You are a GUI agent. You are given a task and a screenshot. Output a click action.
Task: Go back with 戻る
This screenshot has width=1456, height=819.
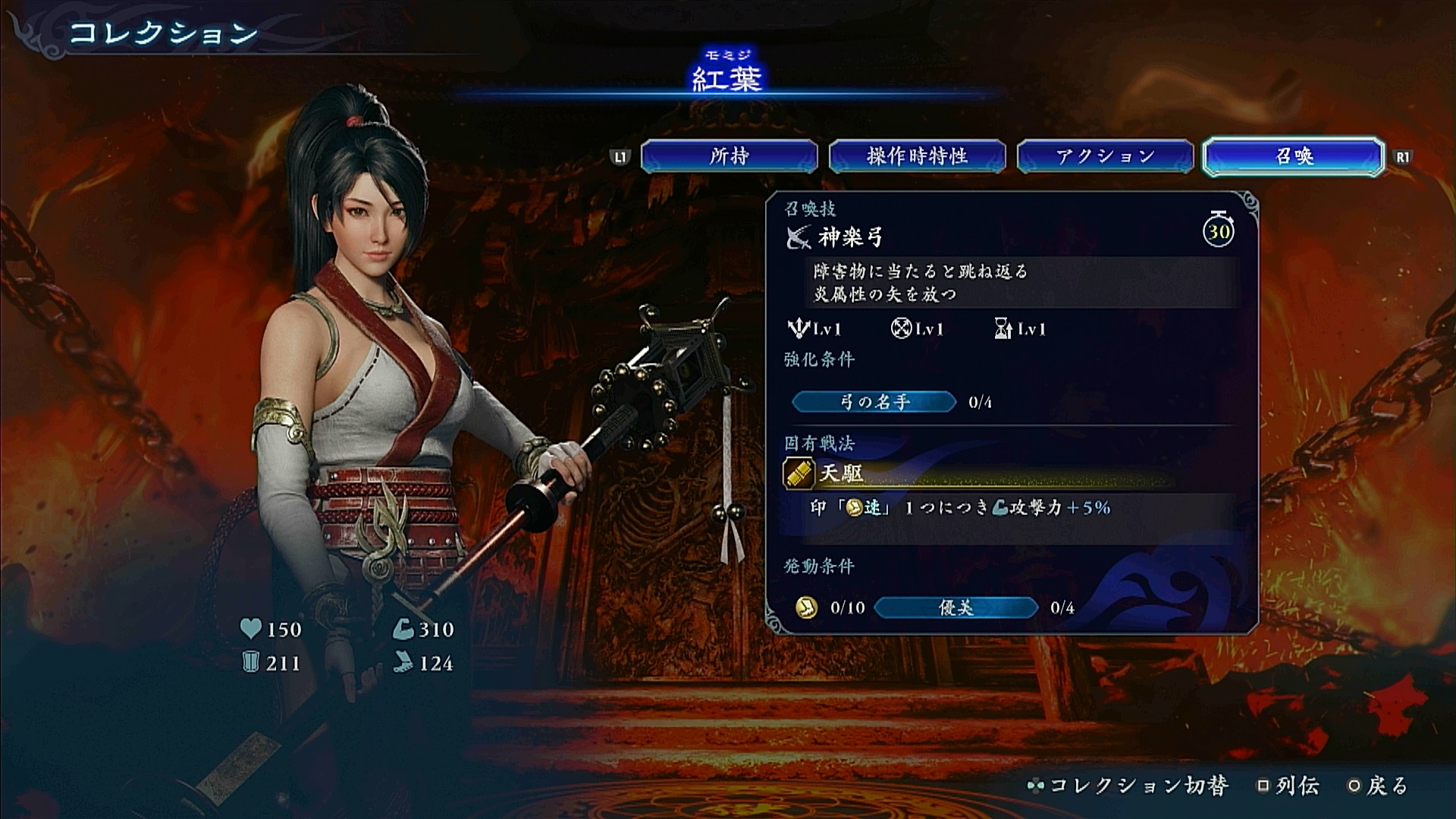click(1379, 786)
